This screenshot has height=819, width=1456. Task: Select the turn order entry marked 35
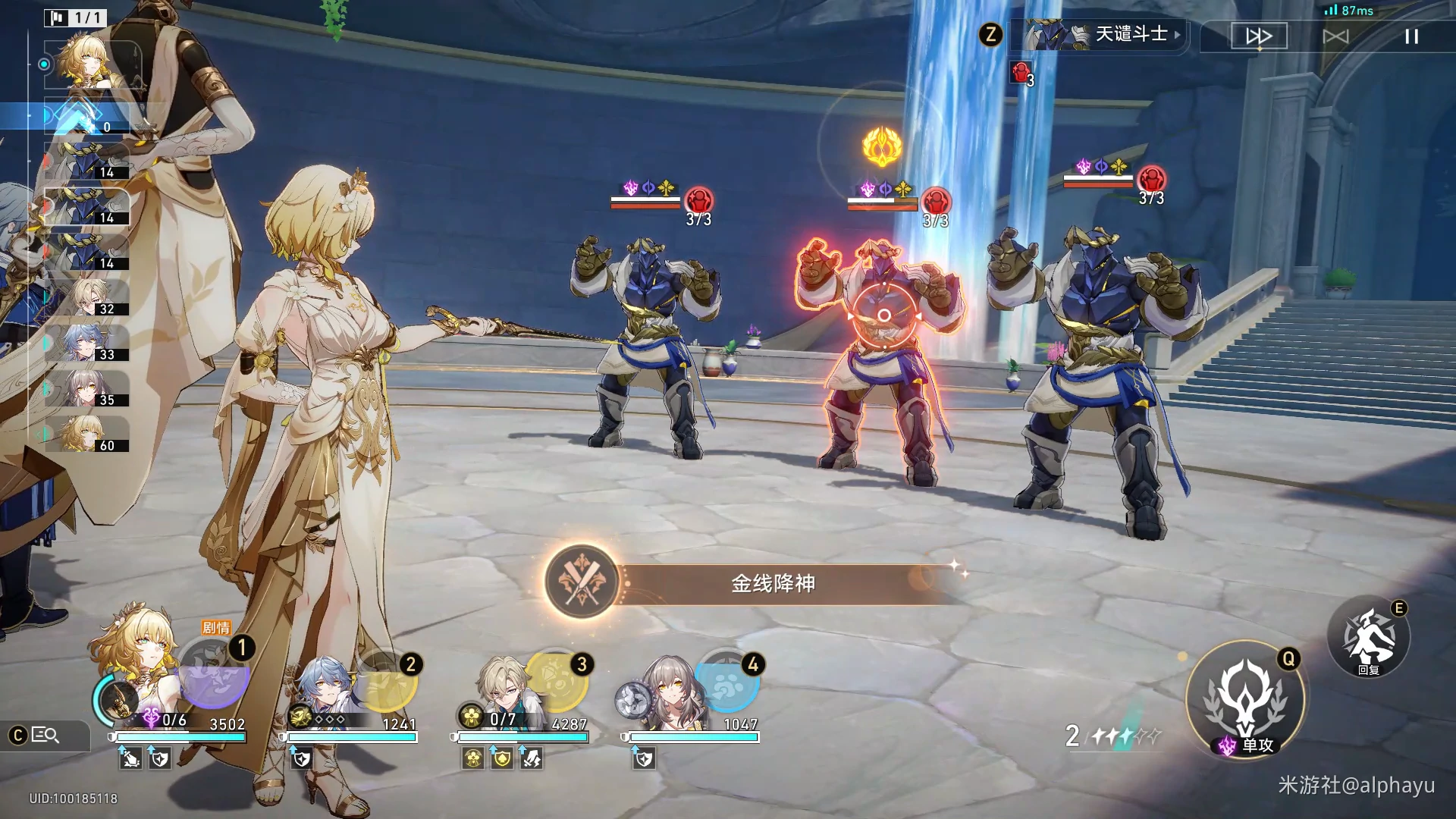point(86,388)
